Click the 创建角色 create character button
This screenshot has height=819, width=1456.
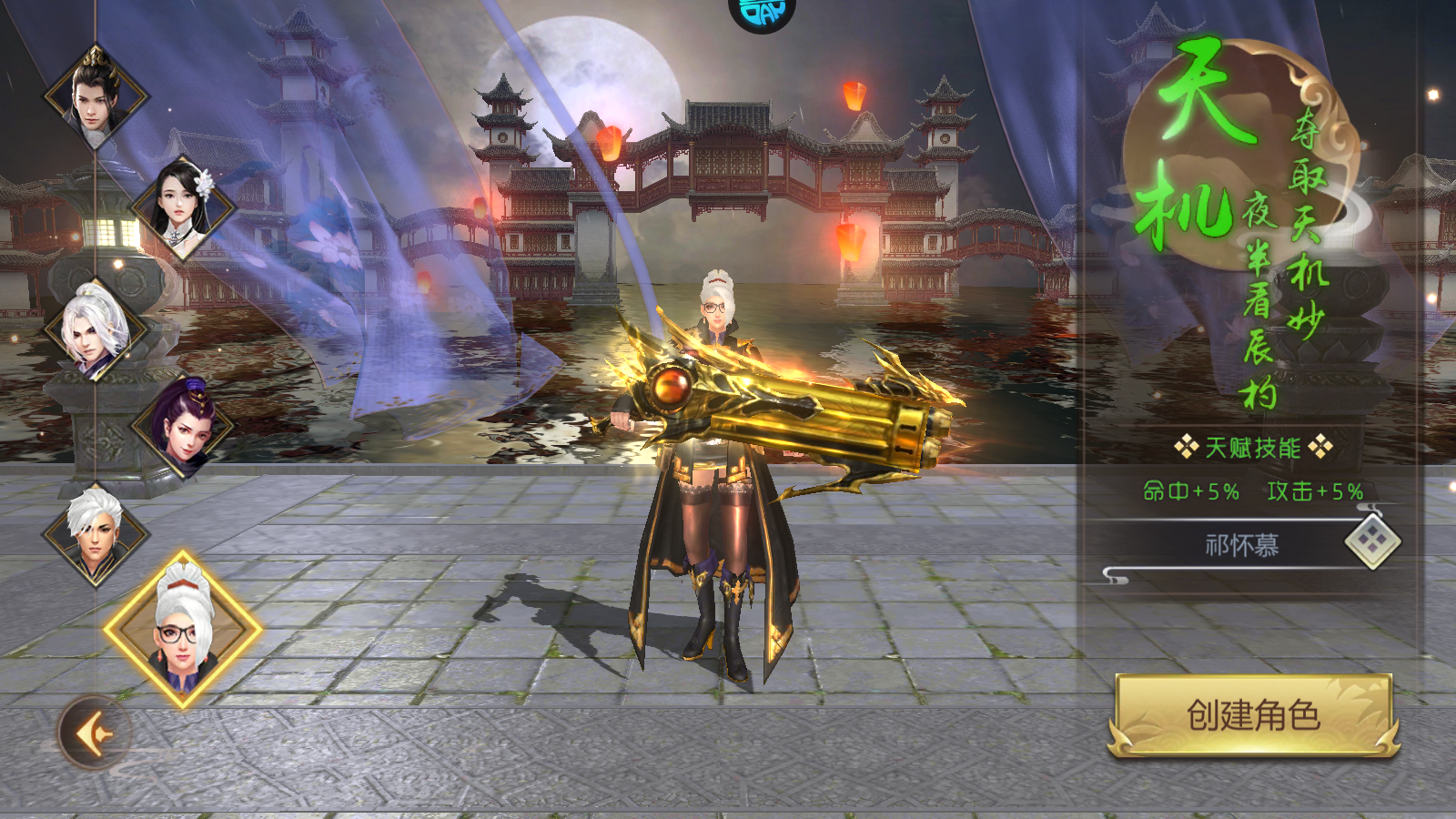point(1253,715)
